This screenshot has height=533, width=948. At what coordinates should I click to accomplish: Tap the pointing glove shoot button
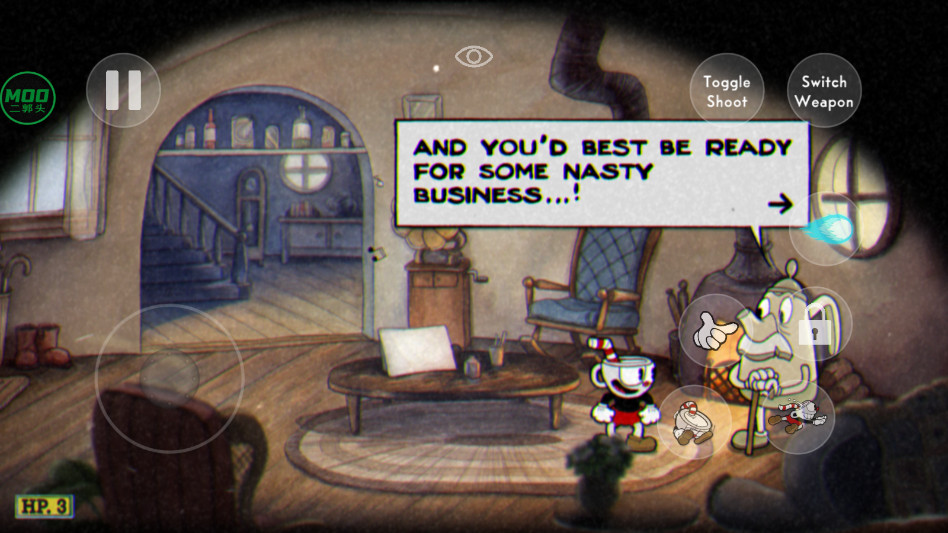tap(715, 330)
